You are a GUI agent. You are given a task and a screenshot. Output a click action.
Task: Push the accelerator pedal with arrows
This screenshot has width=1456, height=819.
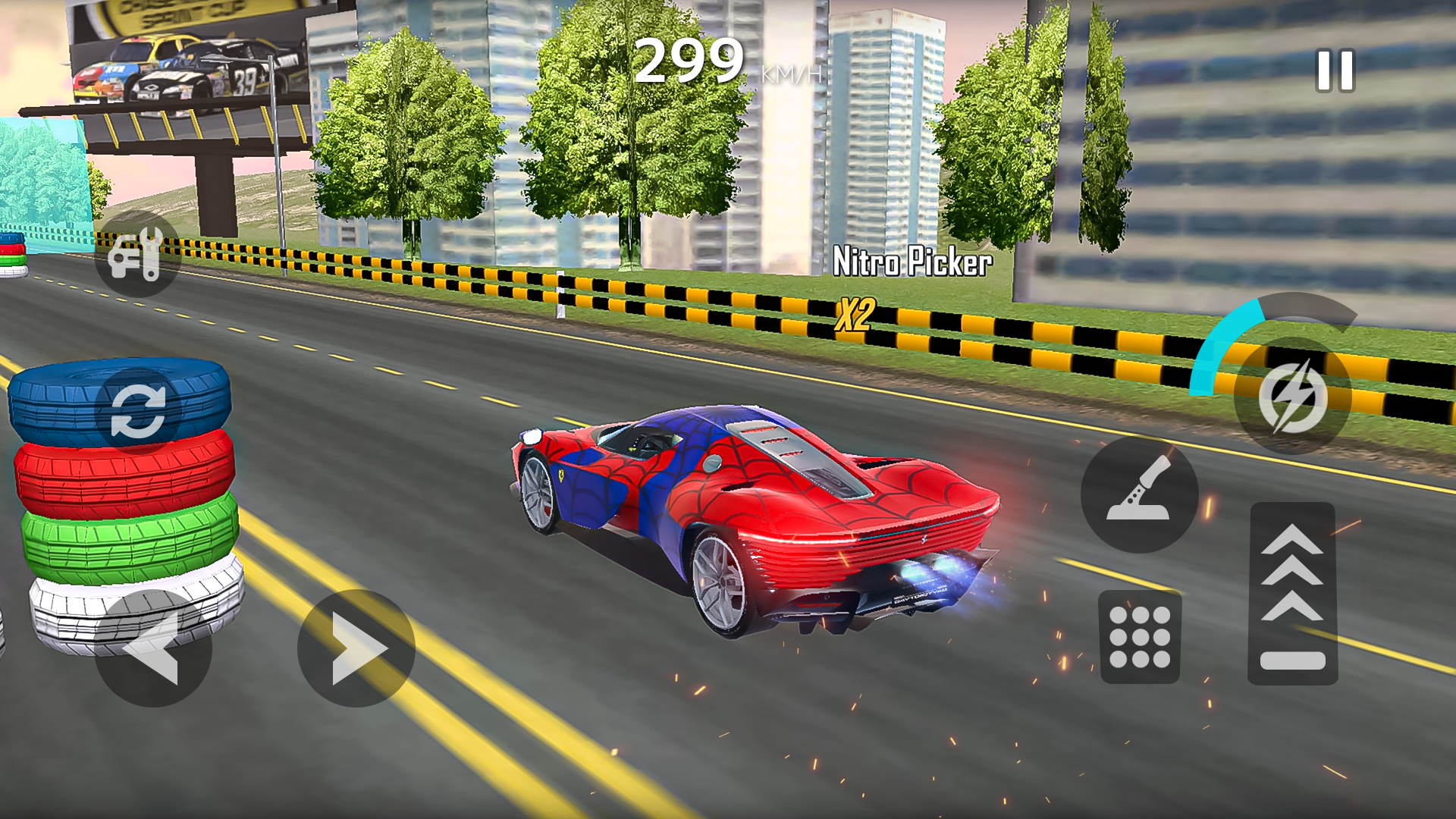point(1292,593)
